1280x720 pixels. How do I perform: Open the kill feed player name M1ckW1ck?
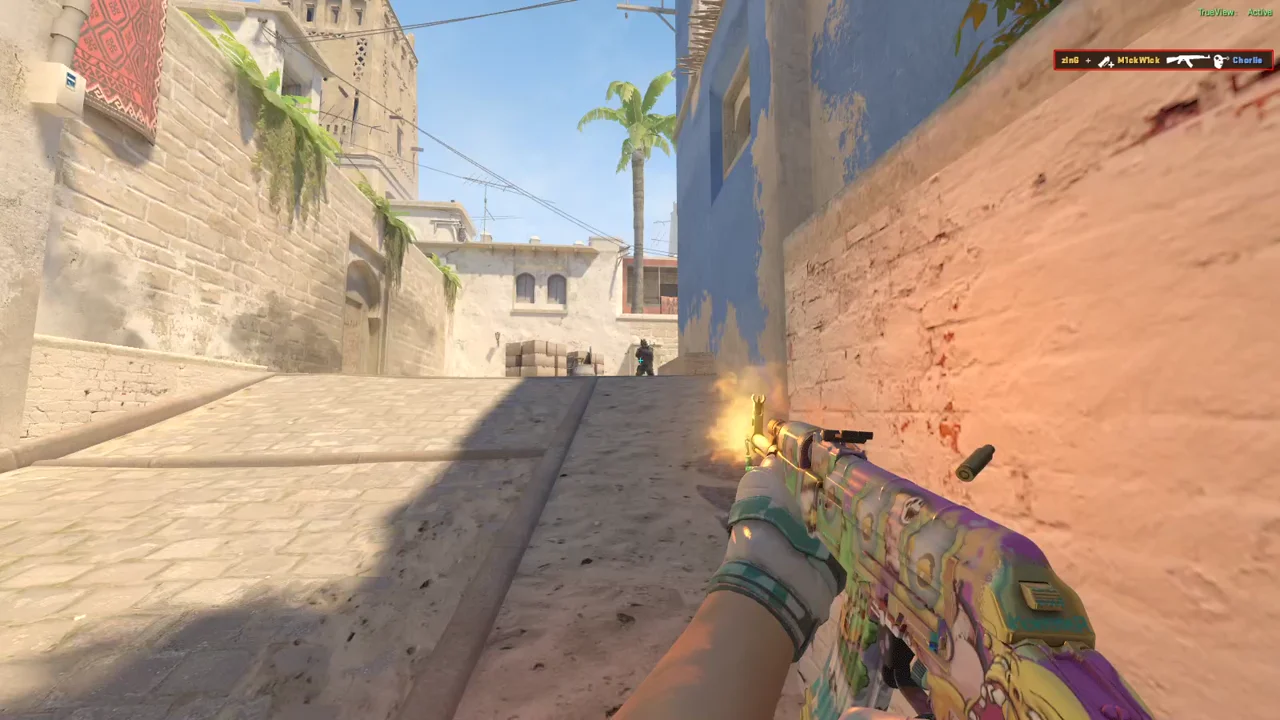click(1138, 60)
